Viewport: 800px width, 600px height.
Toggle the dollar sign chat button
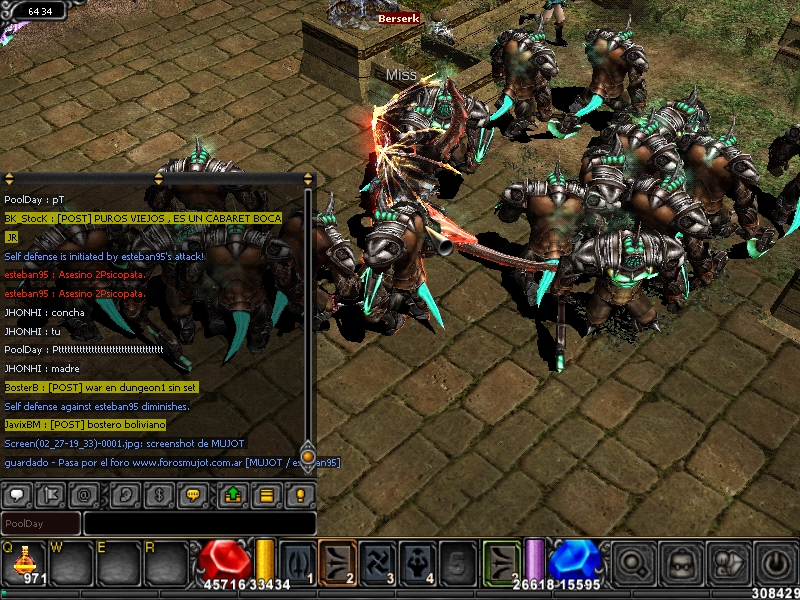pyautogui.click(x=157, y=494)
